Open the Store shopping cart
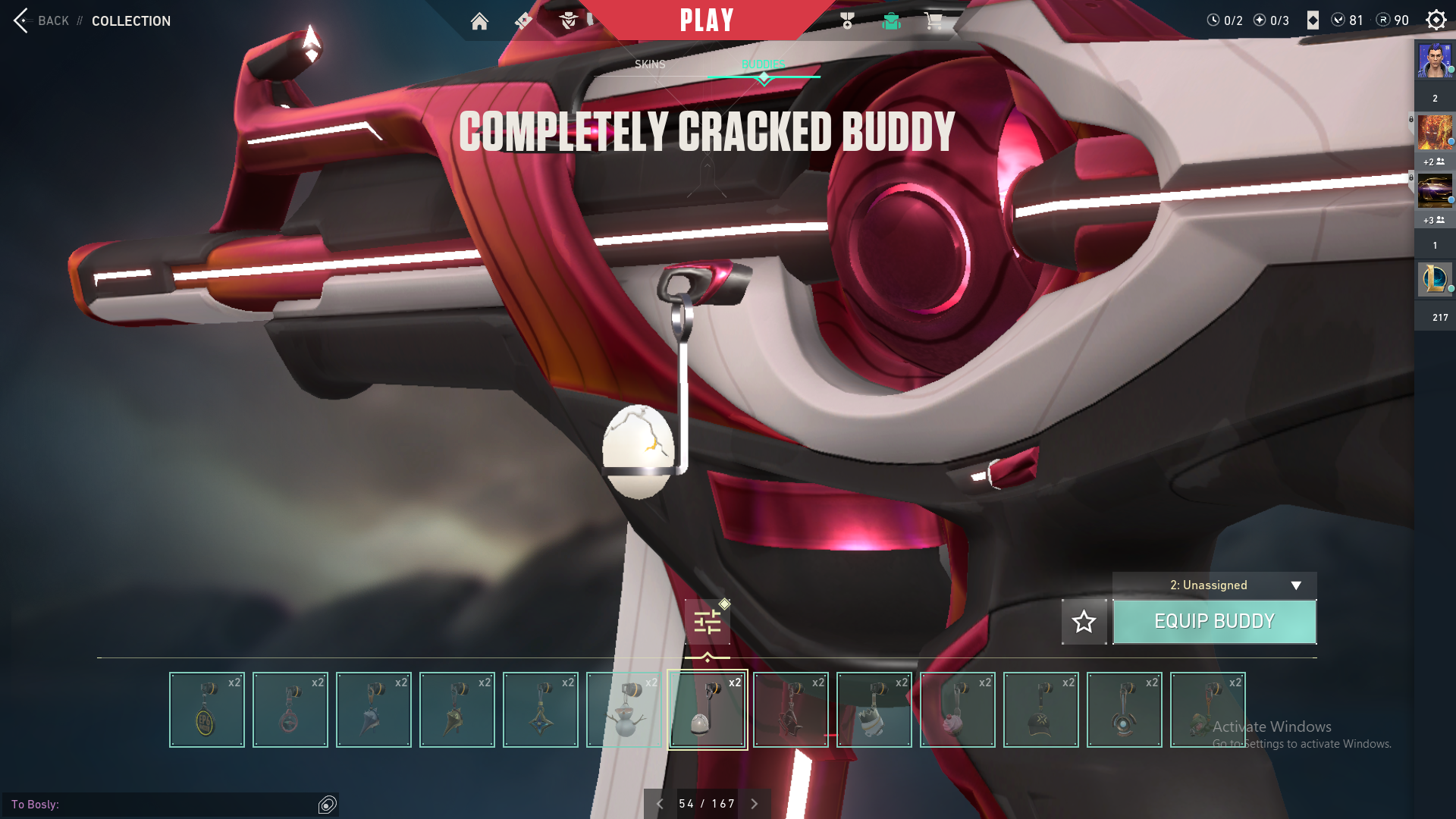This screenshot has height=819, width=1456. point(934,21)
